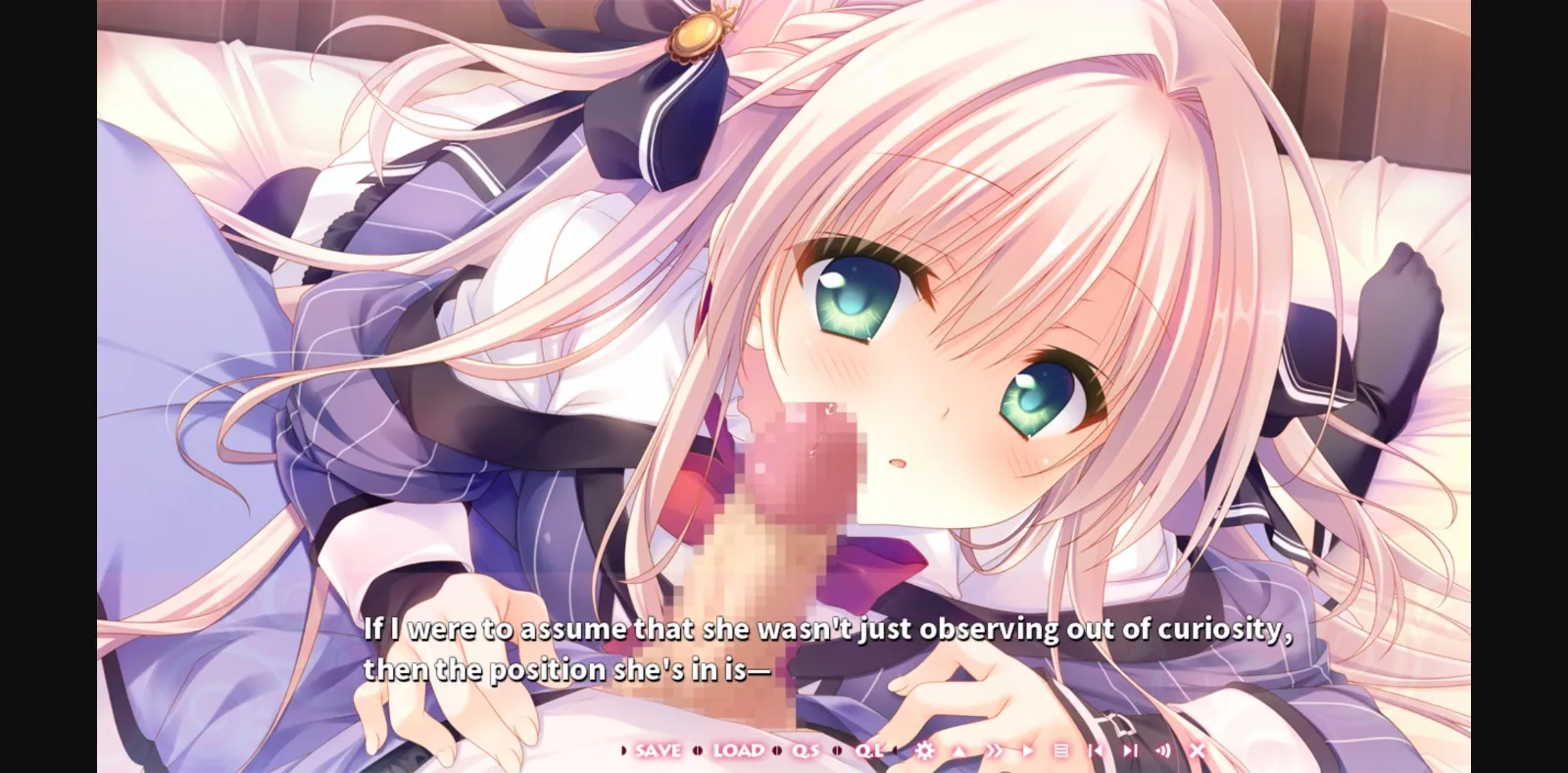The height and width of the screenshot is (773, 1568).
Task: Skip to the next choice icon
Action: 1132,749
